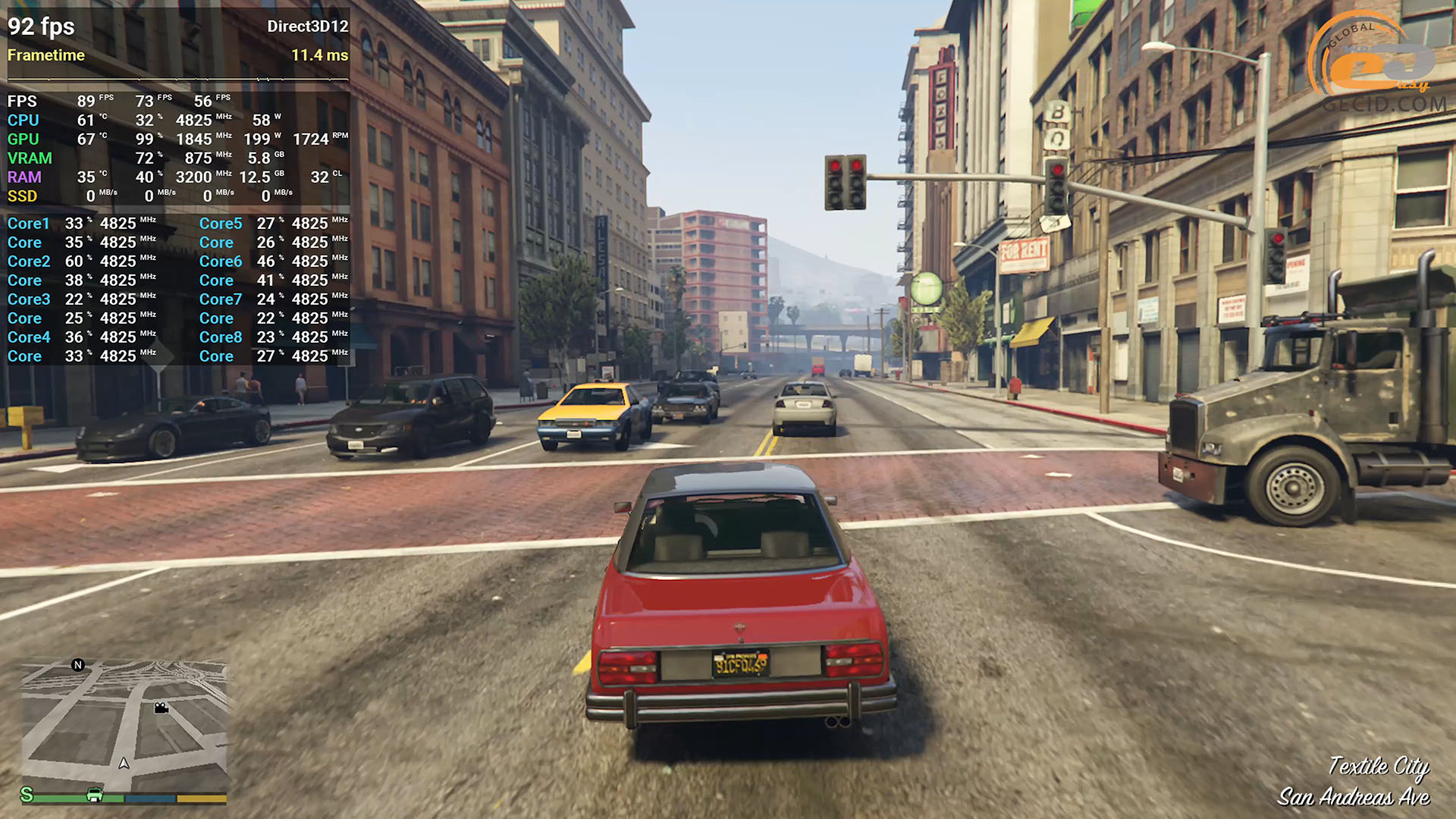The height and width of the screenshot is (819, 1456).
Task: Select the north compass marker on minimap
Action: tap(77, 665)
